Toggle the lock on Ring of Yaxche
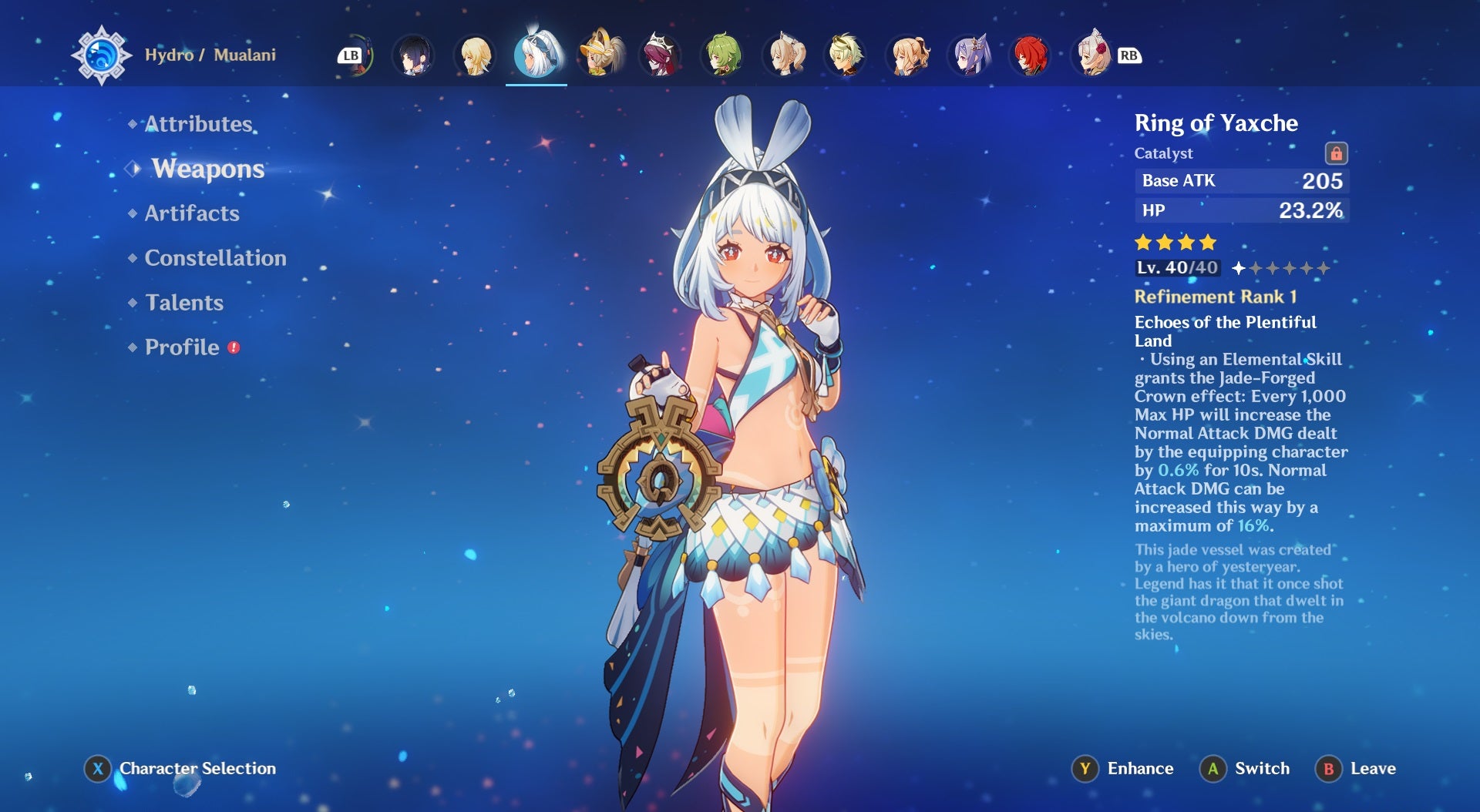The width and height of the screenshot is (1480, 812). coord(1337,152)
